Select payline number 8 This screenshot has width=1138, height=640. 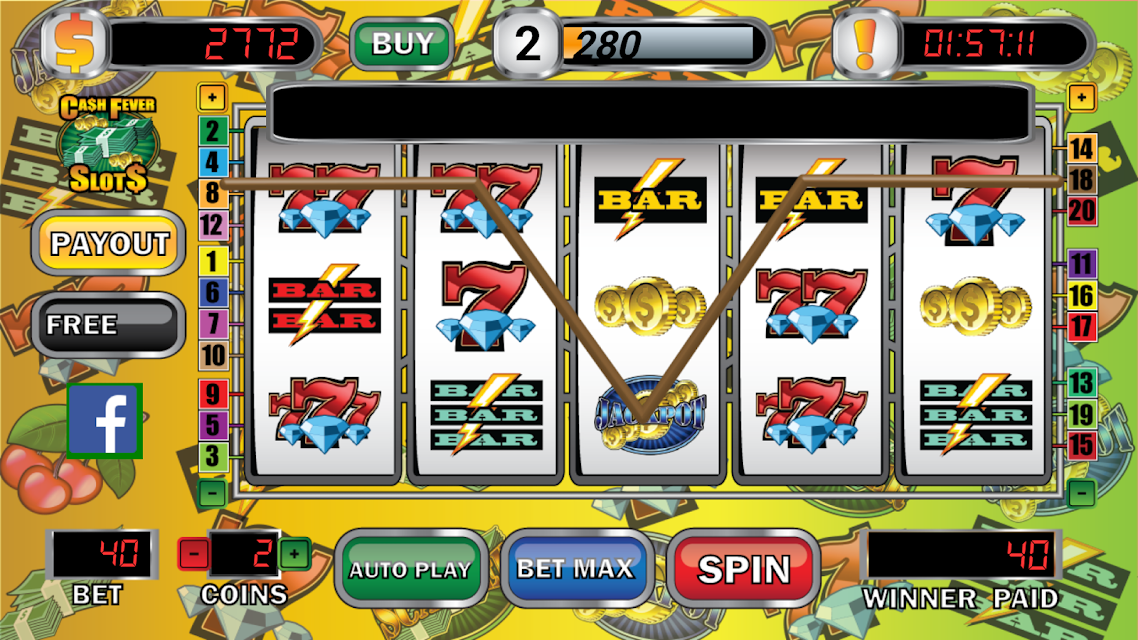[x=213, y=193]
